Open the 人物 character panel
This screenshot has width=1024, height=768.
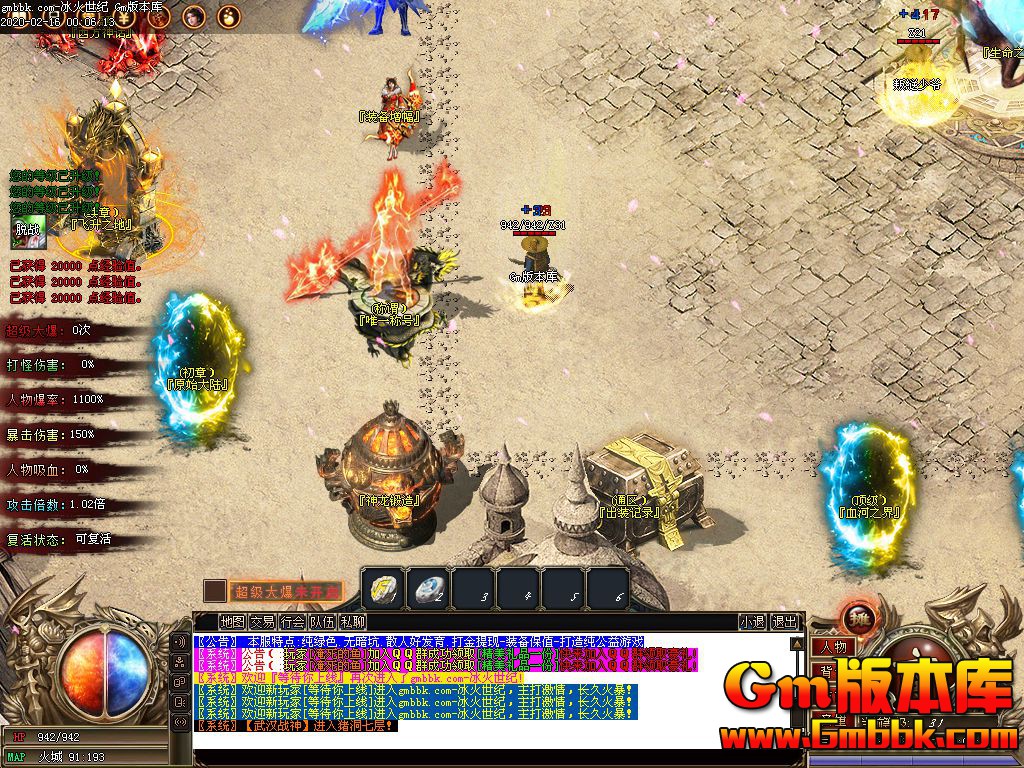pyautogui.click(x=831, y=647)
